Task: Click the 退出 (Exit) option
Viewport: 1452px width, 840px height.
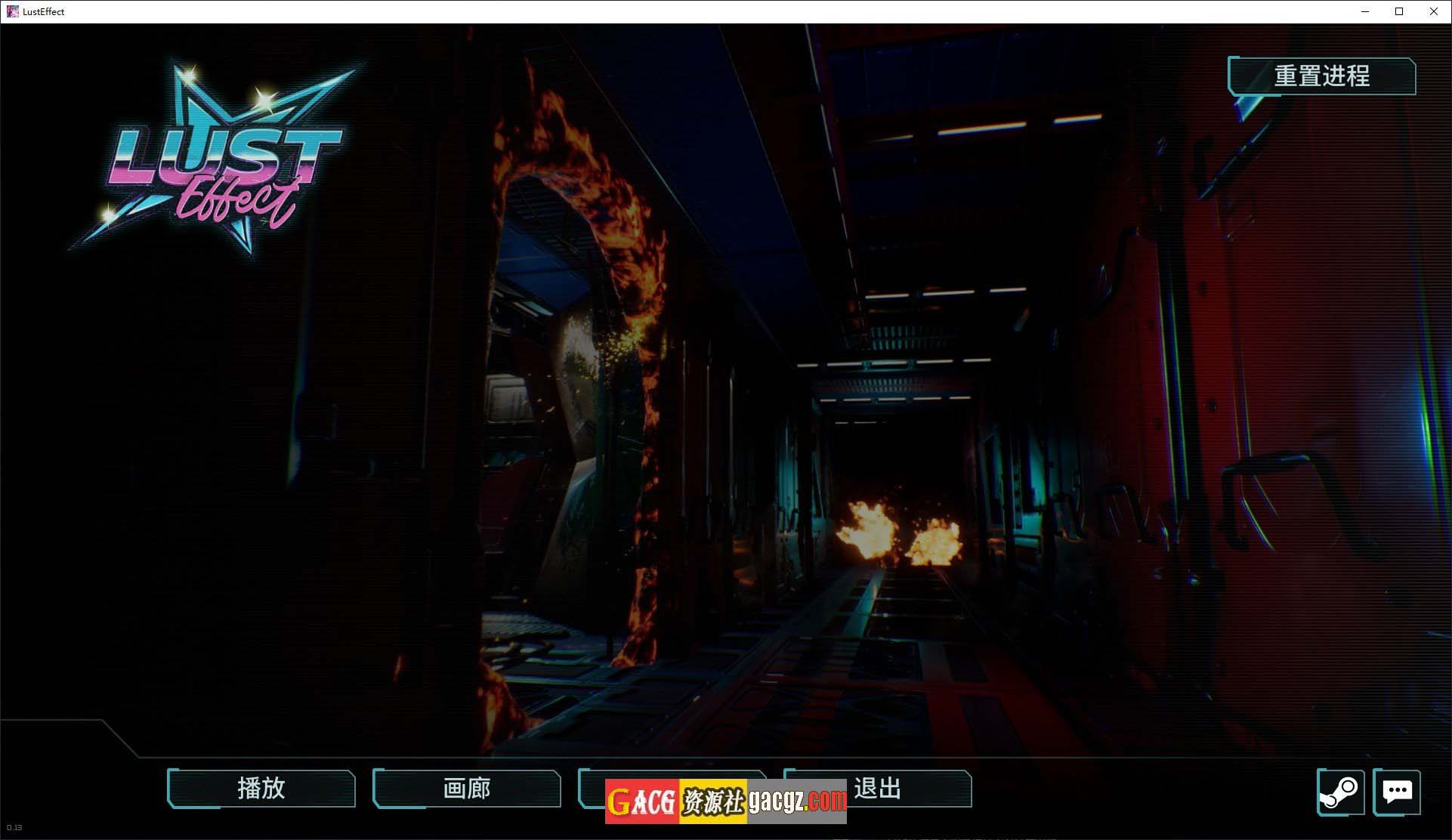Action: click(876, 789)
